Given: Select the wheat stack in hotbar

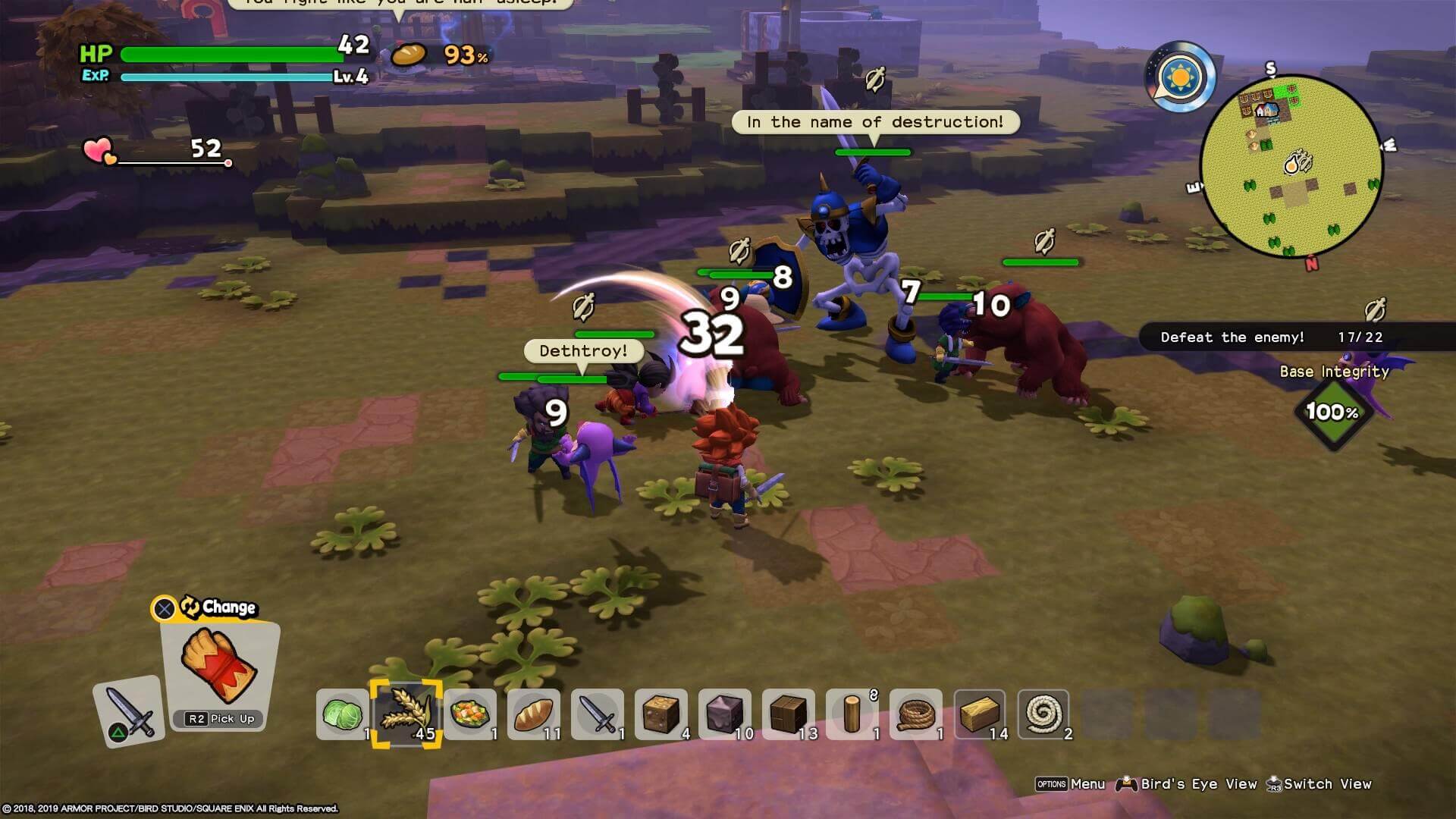Looking at the screenshot, I should pos(406,714).
